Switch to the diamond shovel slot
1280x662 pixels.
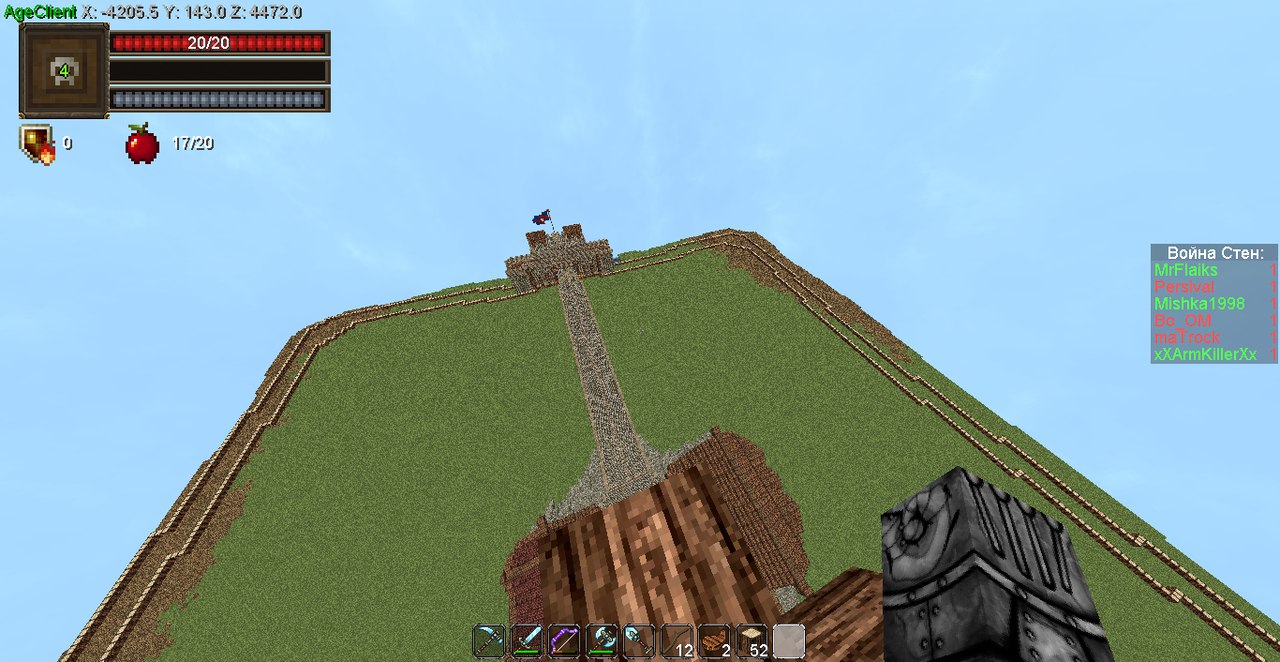[639, 641]
